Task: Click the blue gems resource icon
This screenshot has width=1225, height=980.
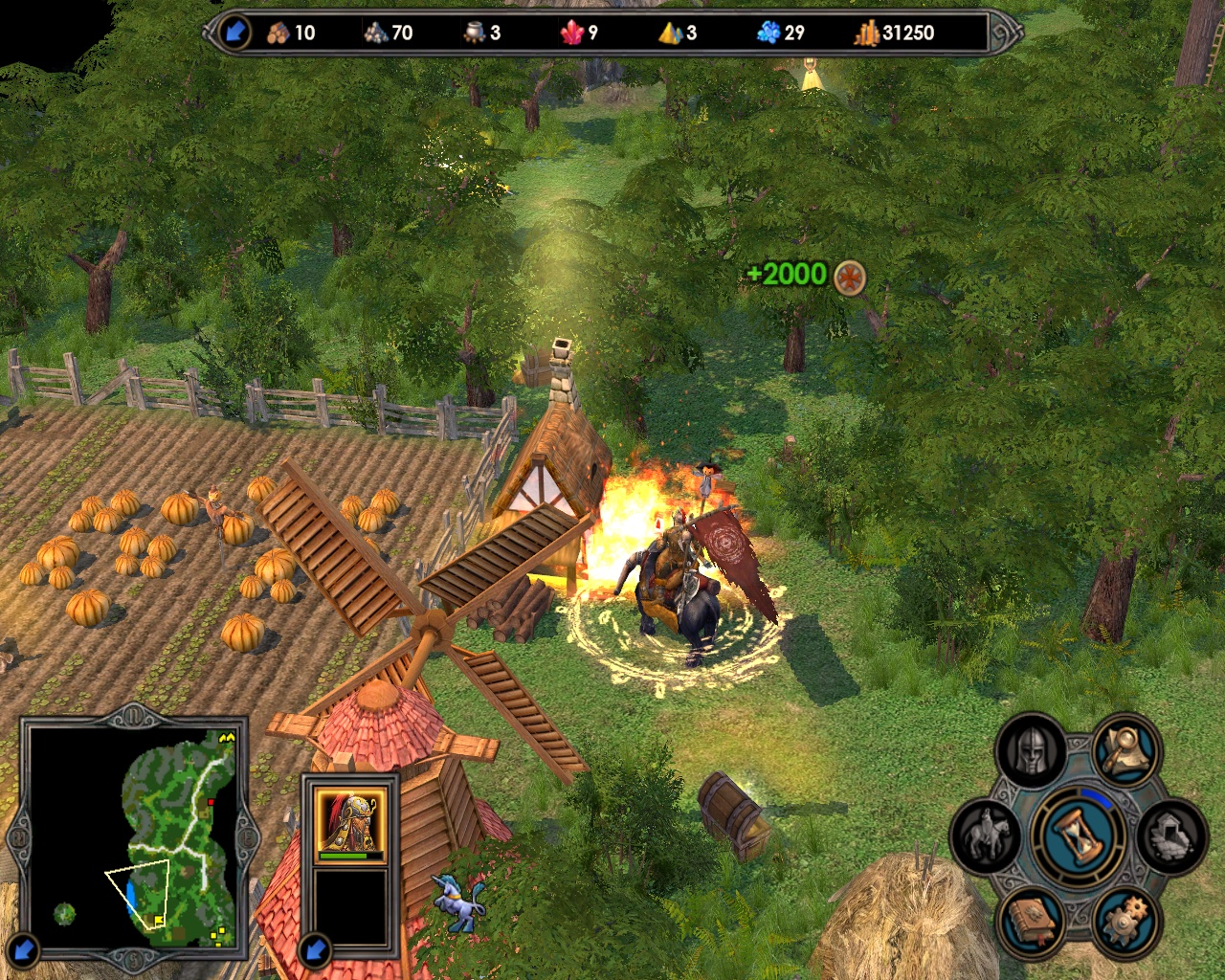Action: point(768,33)
